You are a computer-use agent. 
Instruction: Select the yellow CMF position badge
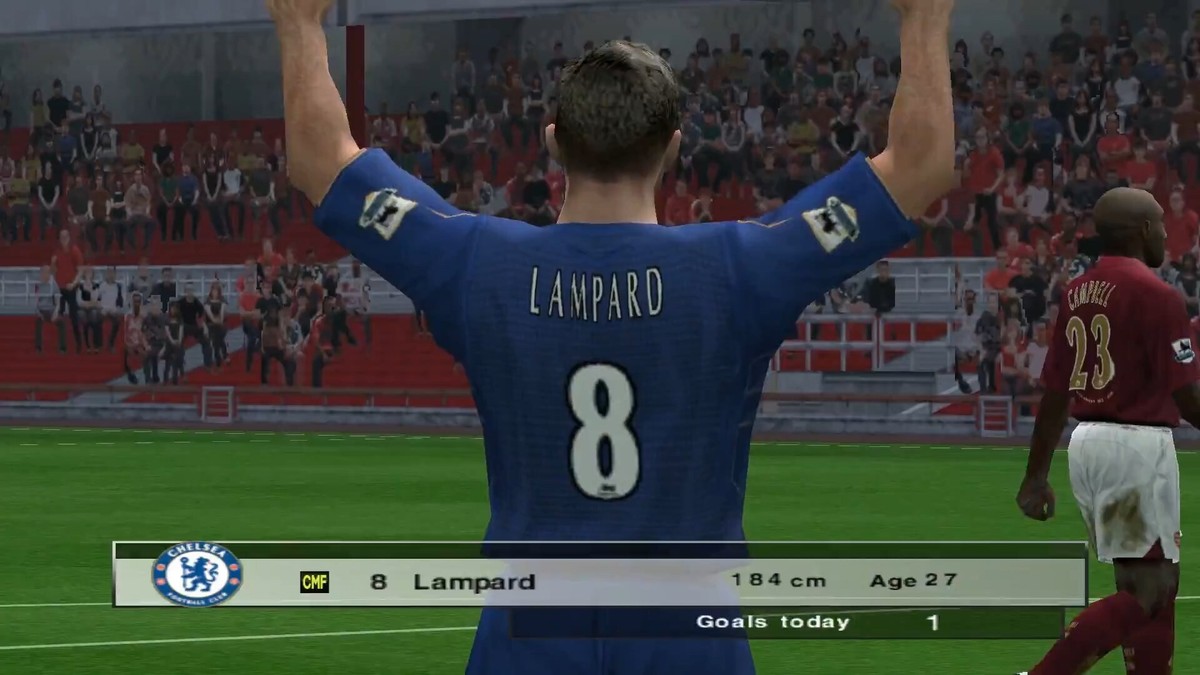(314, 582)
